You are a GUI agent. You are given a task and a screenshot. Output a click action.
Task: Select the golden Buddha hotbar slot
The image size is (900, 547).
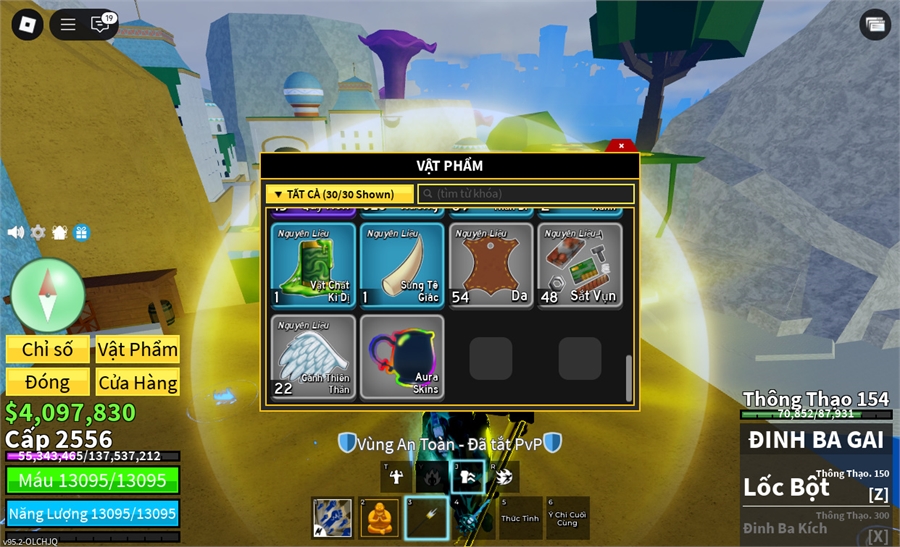click(x=379, y=517)
